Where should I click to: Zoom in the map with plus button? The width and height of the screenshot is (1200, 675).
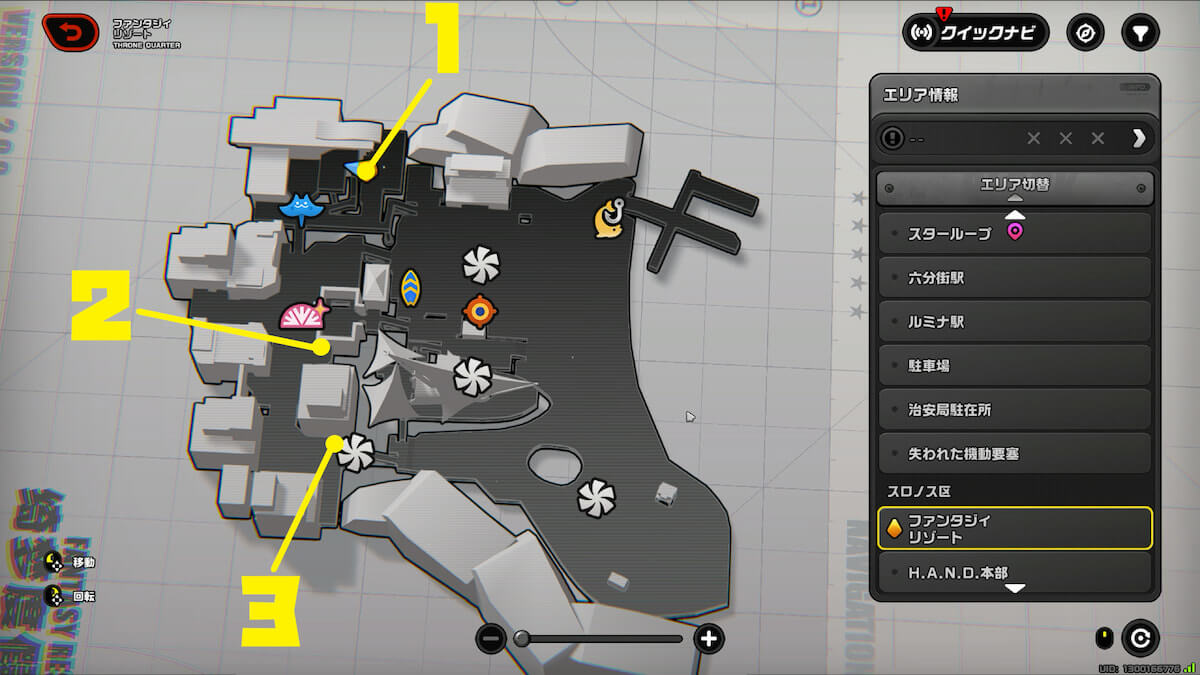(x=708, y=638)
